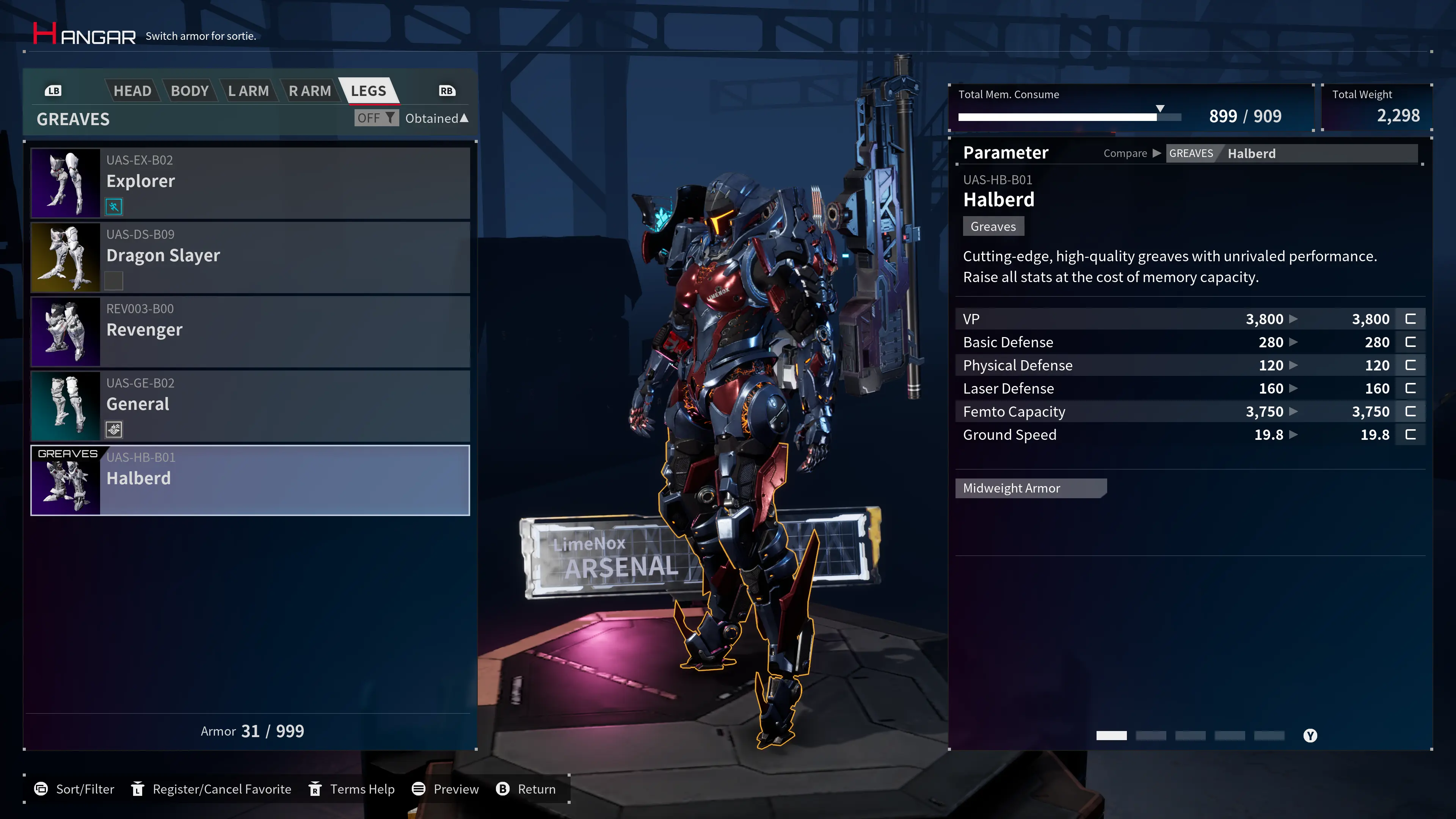Show the armor Preview
The width and height of the screenshot is (1456, 819).
(446, 789)
